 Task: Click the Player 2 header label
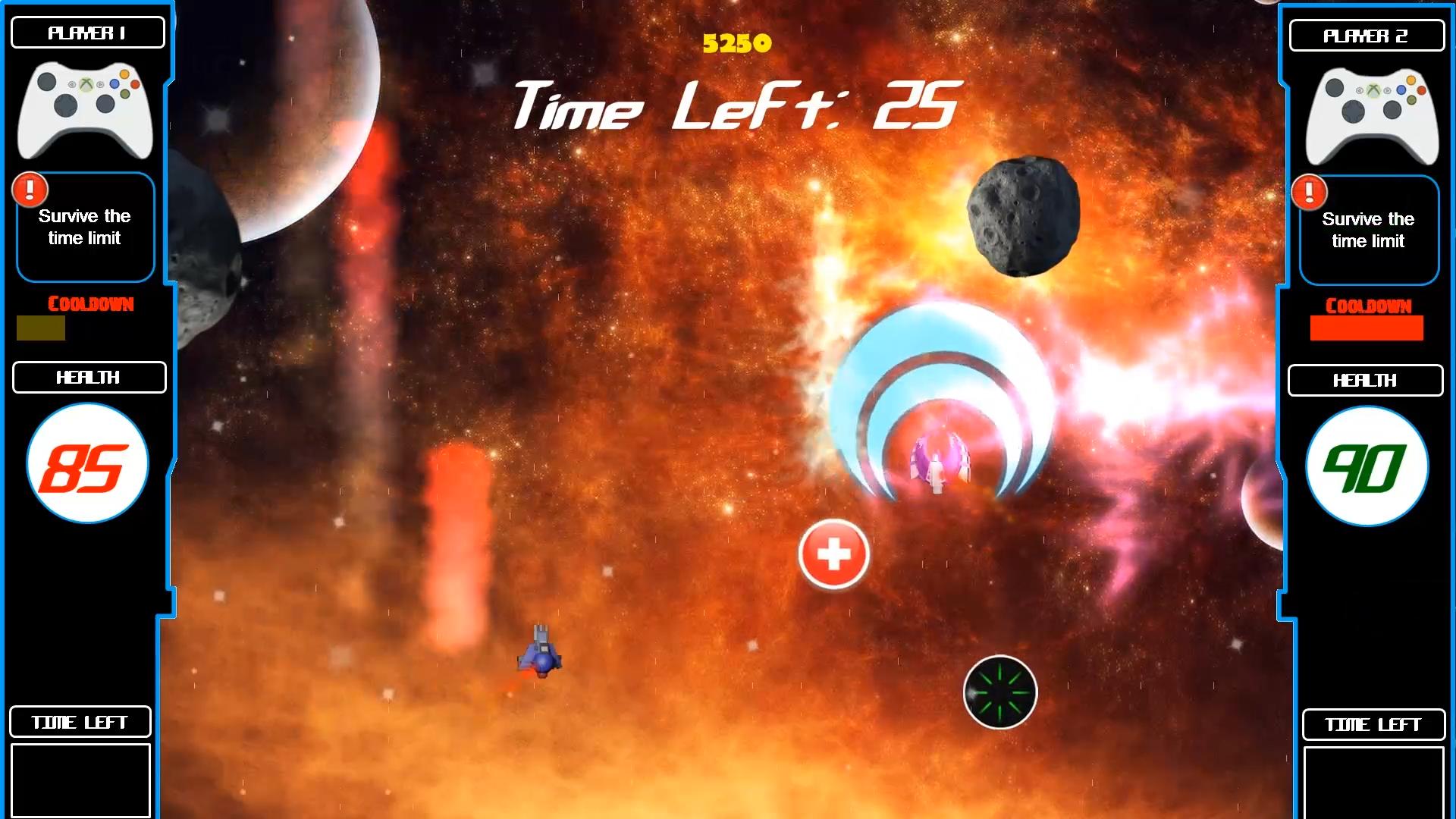tap(1367, 35)
